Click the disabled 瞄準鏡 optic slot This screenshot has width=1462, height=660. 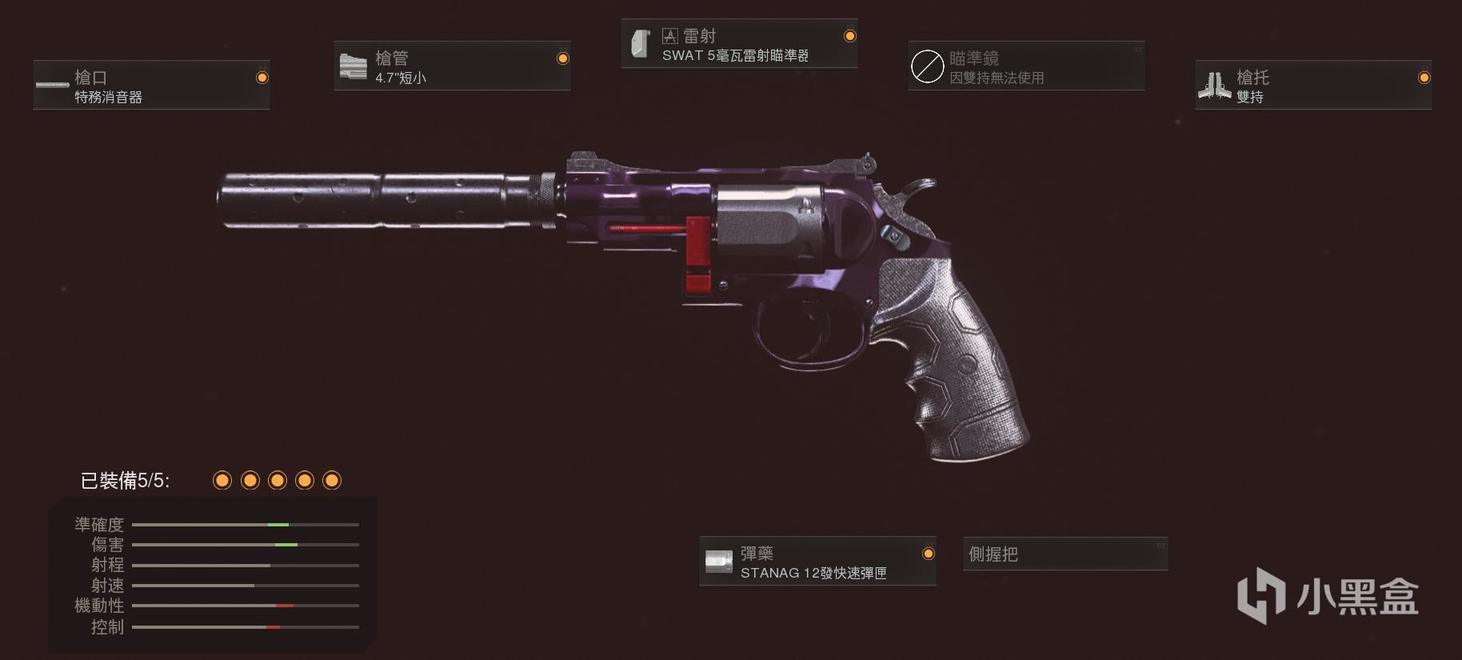(x=1026, y=66)
